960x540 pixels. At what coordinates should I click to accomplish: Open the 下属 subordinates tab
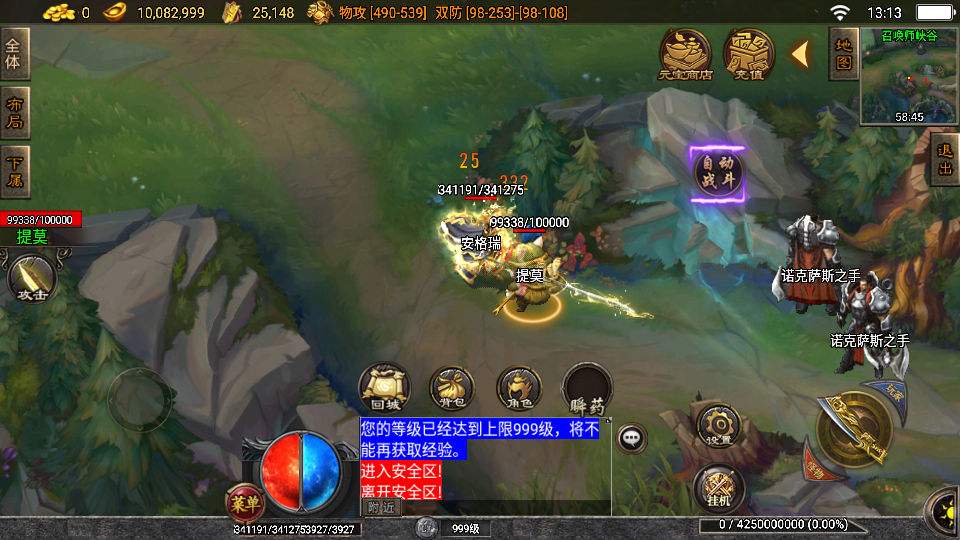point(15,172)
